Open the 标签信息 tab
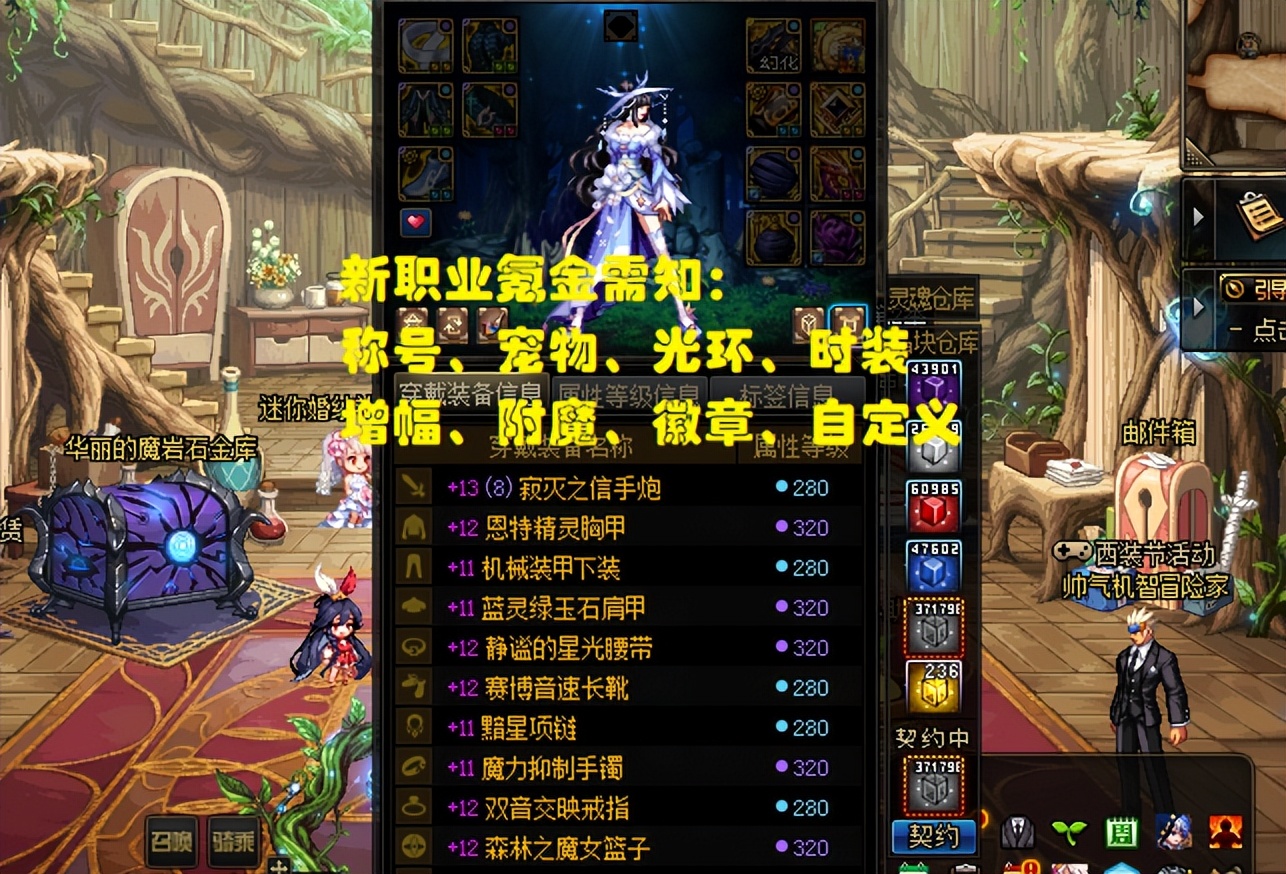1286x874 pixels. [790, 392]
